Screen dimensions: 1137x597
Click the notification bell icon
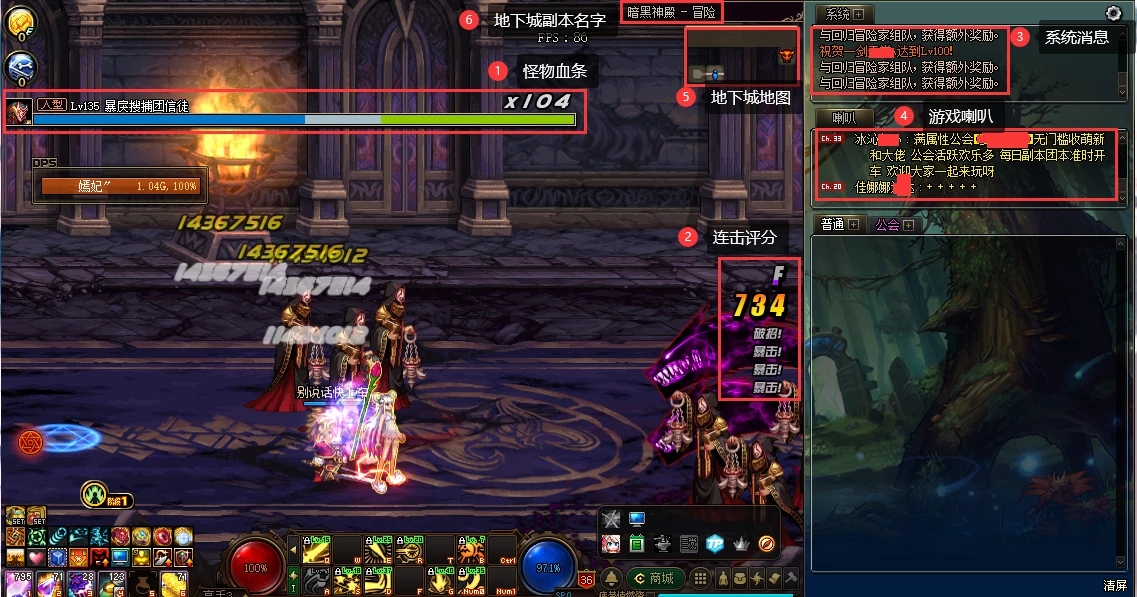point(610,579)
